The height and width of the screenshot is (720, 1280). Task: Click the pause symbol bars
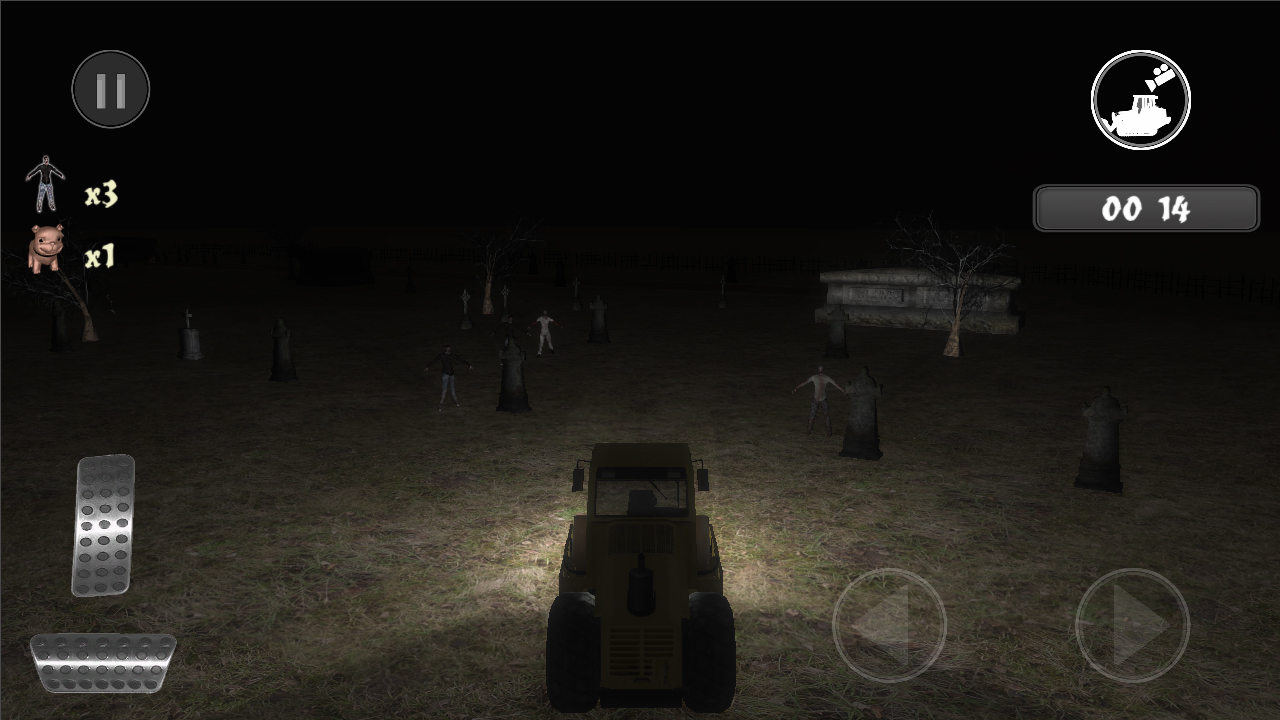click(x=110, y=88)
